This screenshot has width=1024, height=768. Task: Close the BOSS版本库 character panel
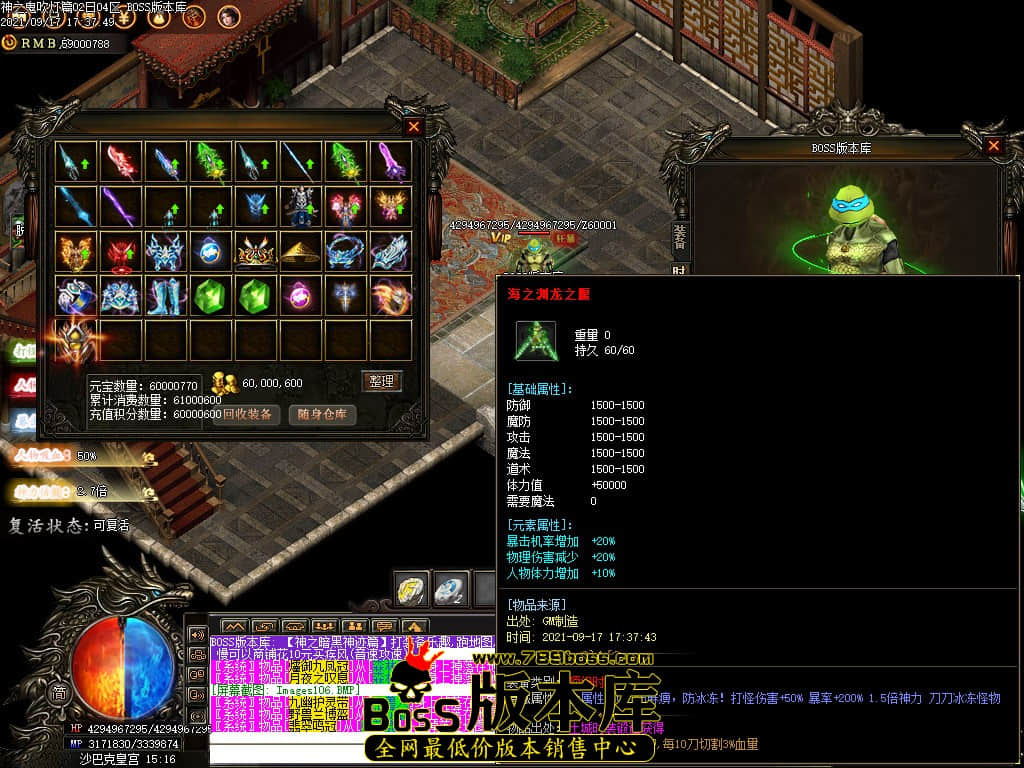[x=993, y=146]
